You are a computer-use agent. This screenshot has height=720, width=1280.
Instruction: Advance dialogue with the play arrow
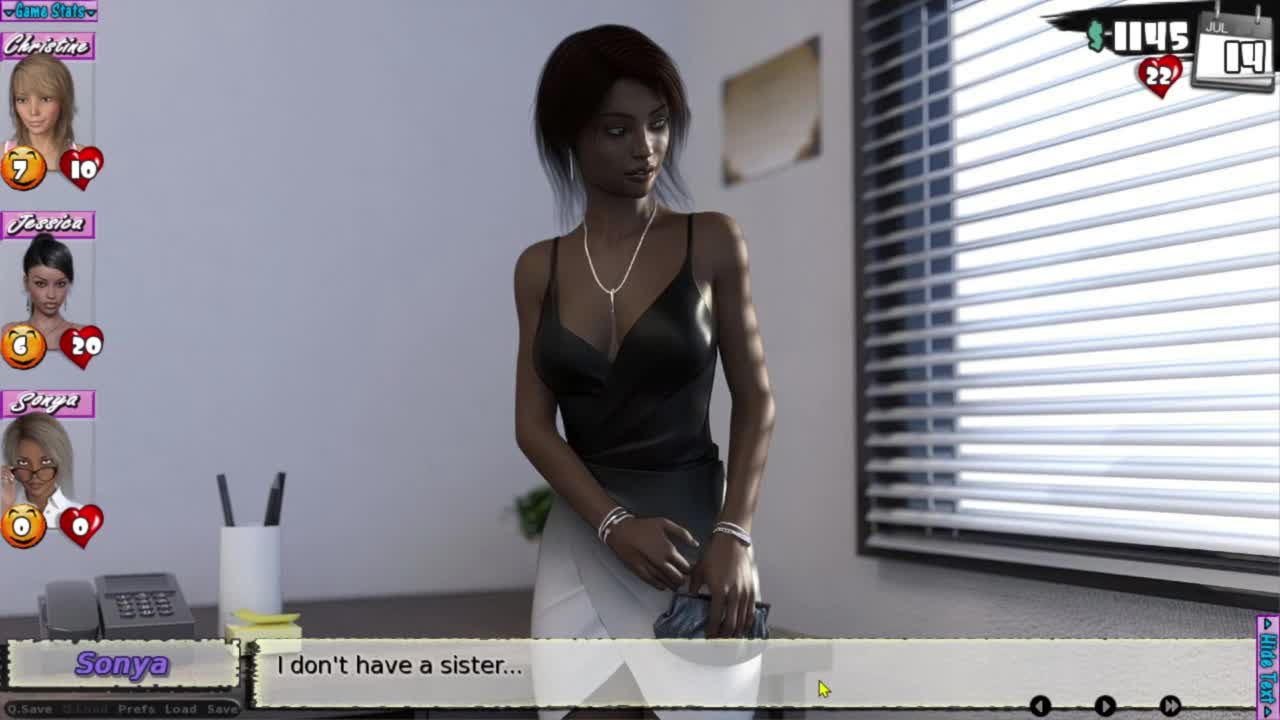[x=1105, y=706]
